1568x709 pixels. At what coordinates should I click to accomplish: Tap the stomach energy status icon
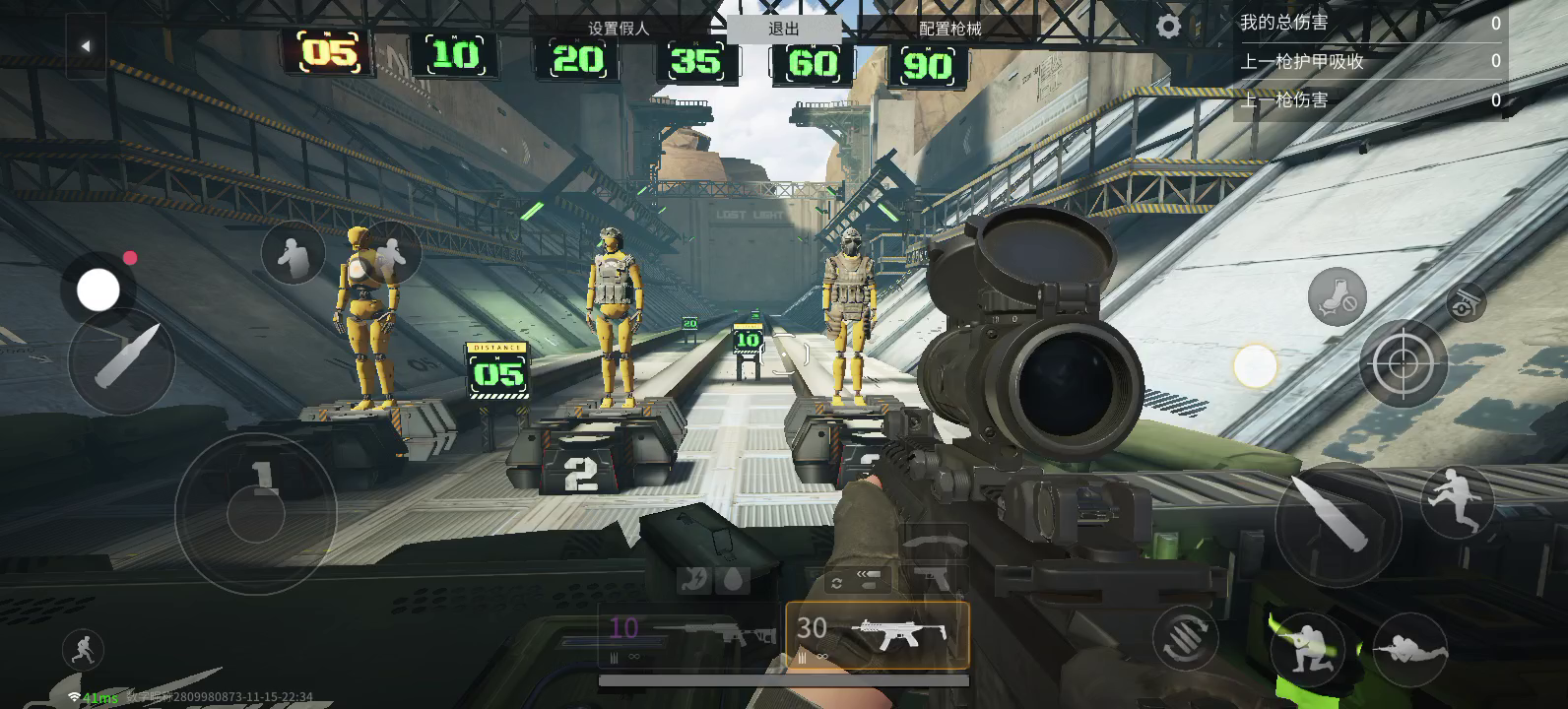point(694,581)
